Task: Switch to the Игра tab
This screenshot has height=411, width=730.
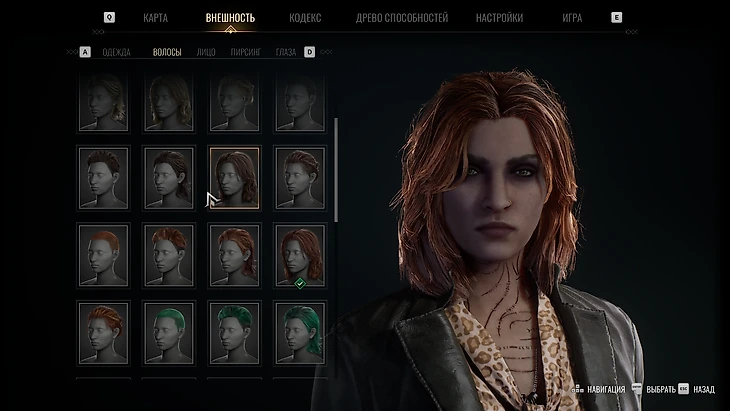Action: (571, 18)
